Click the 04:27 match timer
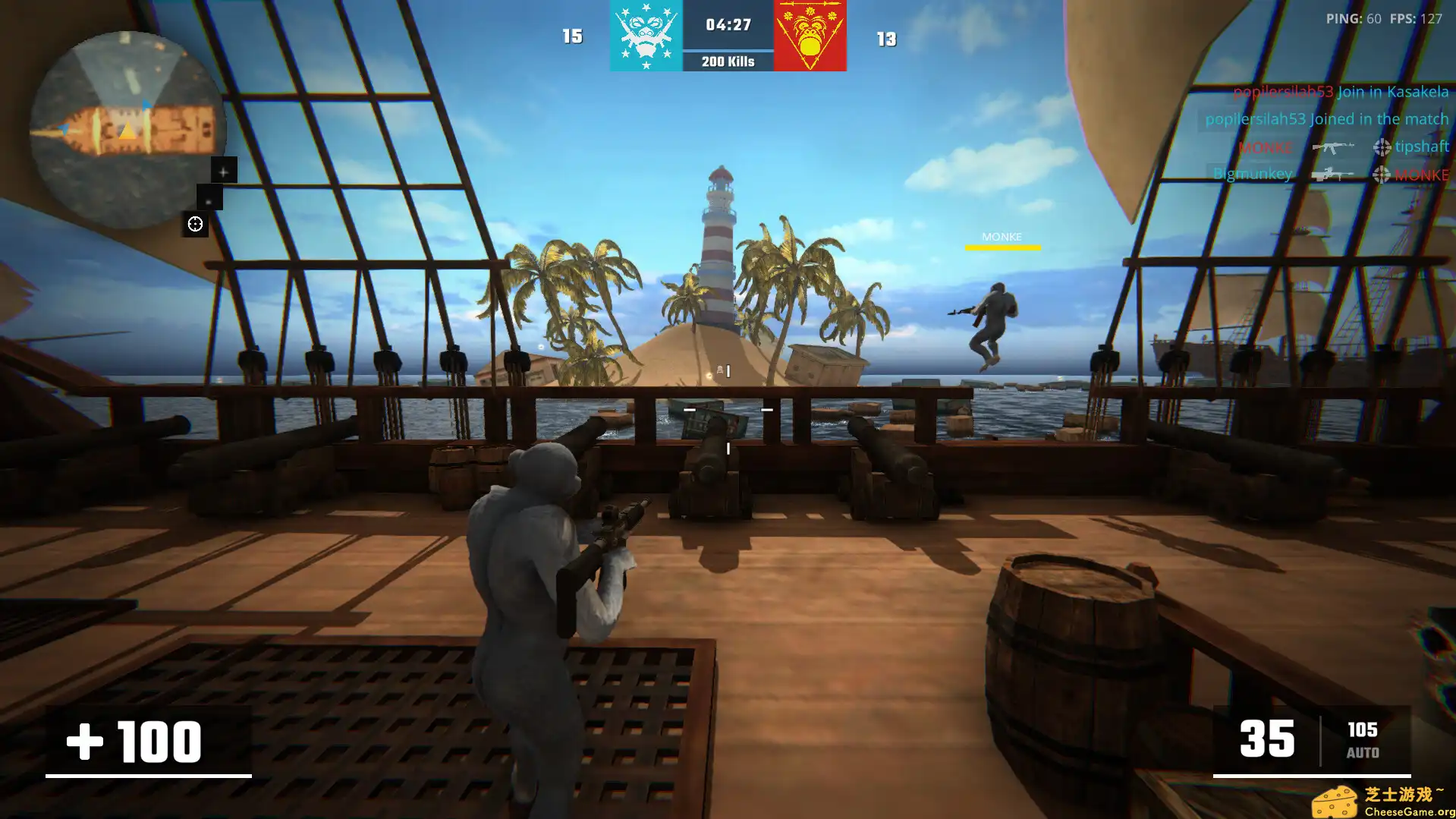 coord(726,24)
